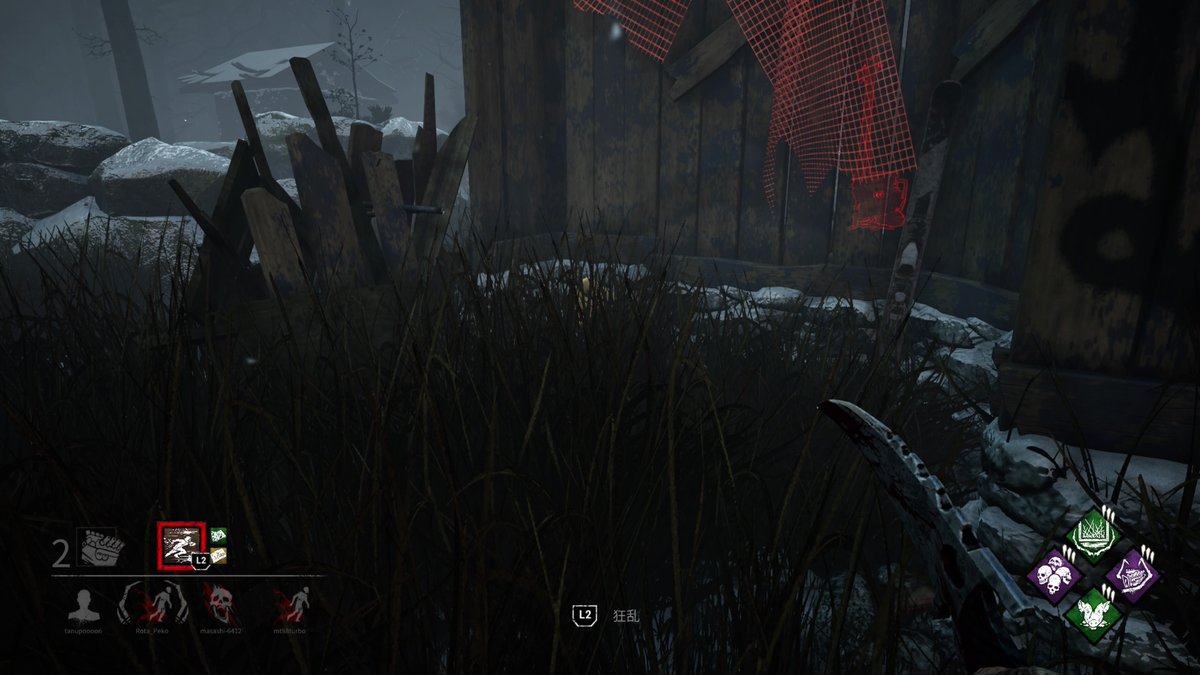The height and width of the screenshot is (675, 1200).
Task: Inspect the green squirrel perk at the bottom
Action: pyautogui.click(x=1092, y=614)
